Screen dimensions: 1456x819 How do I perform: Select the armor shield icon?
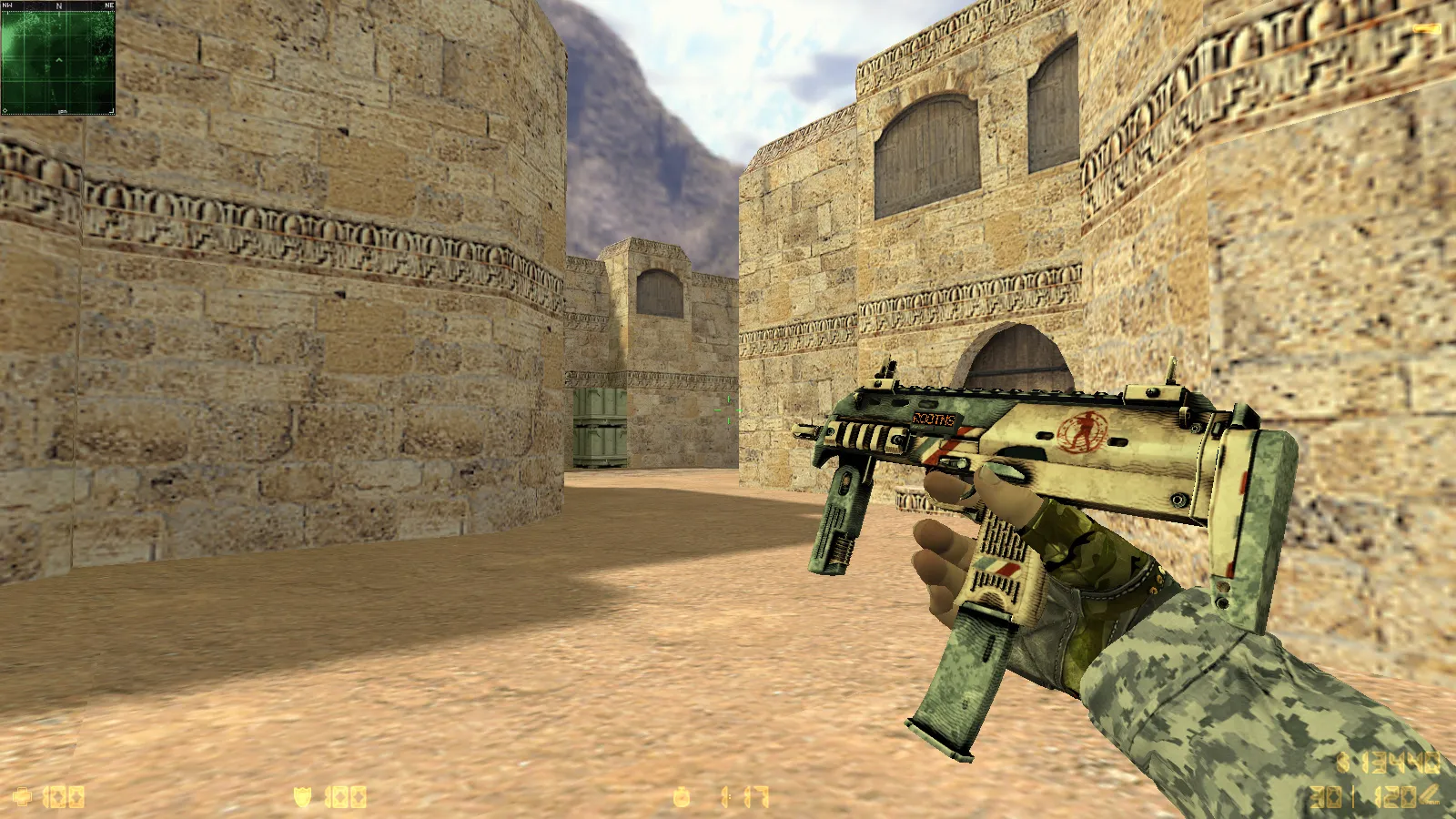coord(300,798)
